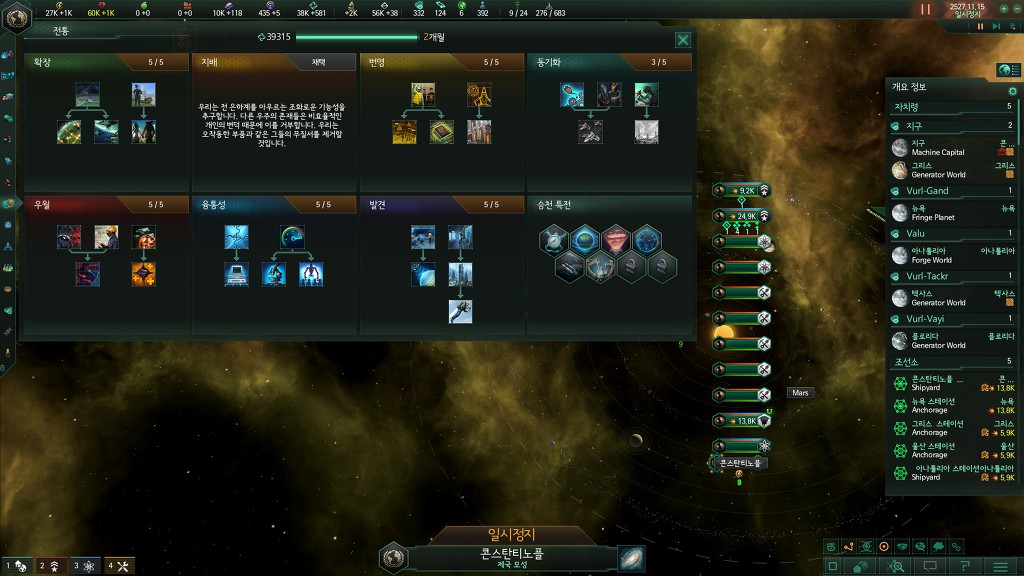1024x576 pixels.
Task: Close the traditions panel with the X
Action: [x=683, y=40]
